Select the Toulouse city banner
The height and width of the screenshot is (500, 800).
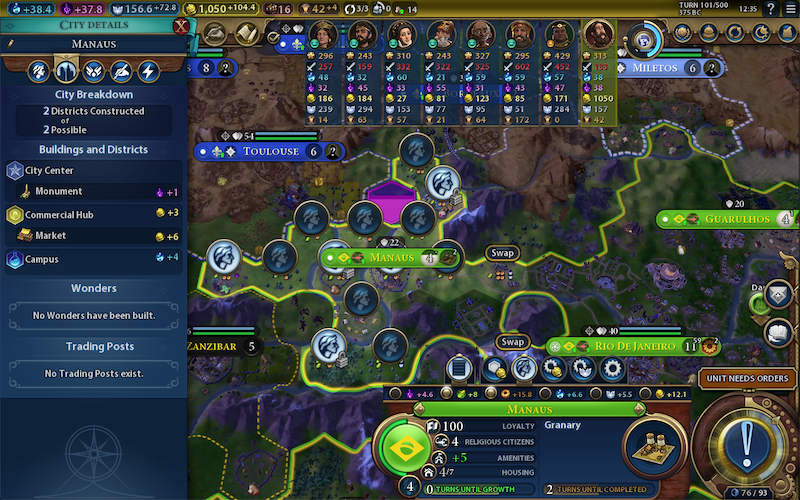coord(270,152)
